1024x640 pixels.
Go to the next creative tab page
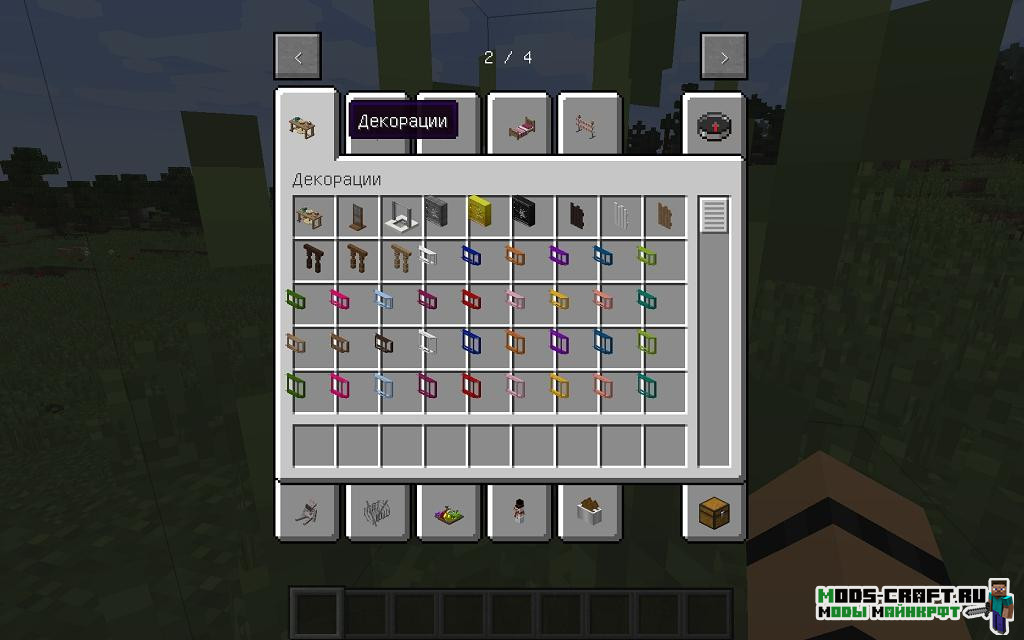(724, 57)
